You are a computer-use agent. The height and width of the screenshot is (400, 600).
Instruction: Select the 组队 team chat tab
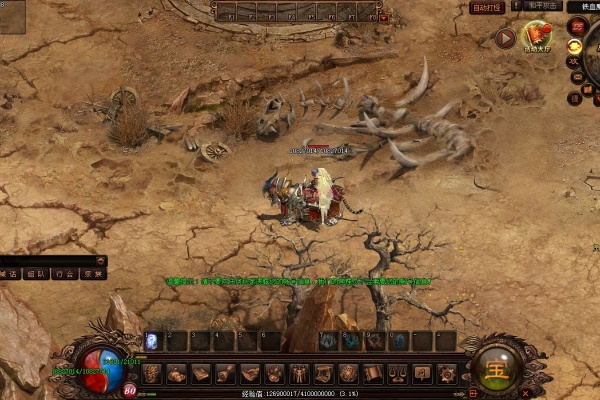coord(36,272)
